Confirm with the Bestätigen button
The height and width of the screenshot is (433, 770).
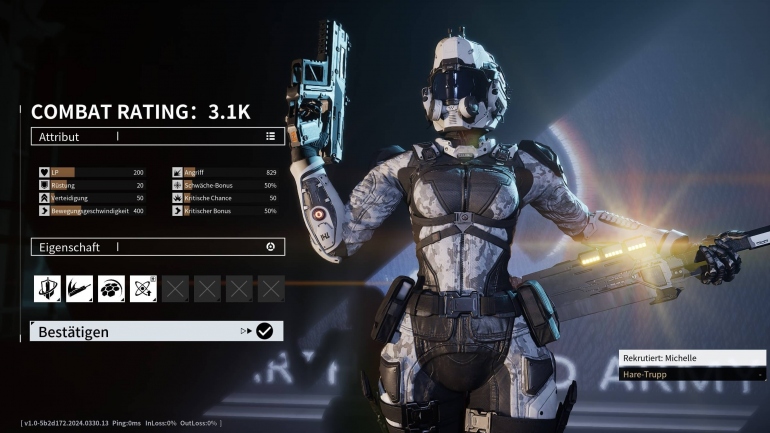tap(156, 331)
